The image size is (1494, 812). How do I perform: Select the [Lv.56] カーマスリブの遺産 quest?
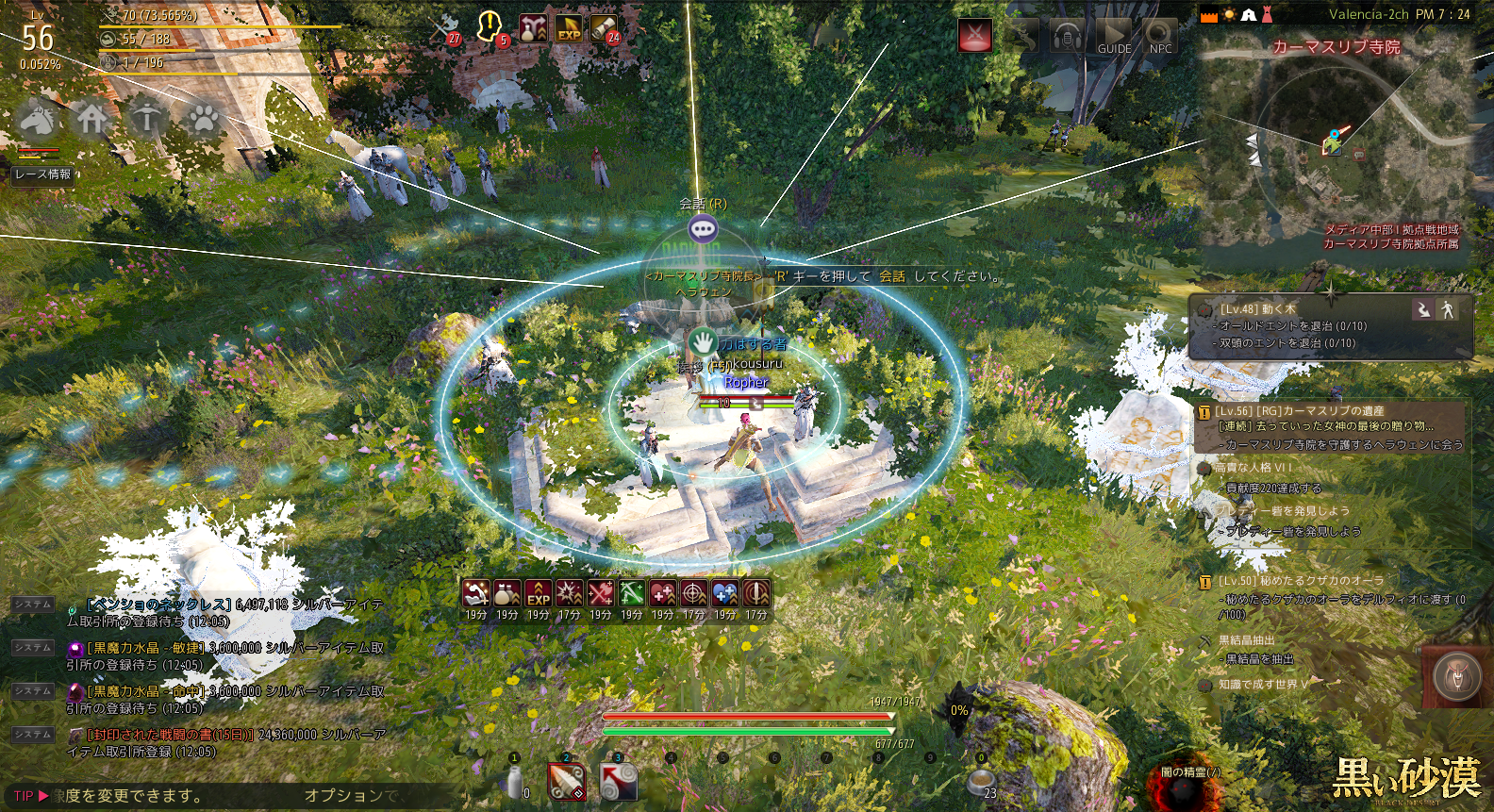[1301, 411]
